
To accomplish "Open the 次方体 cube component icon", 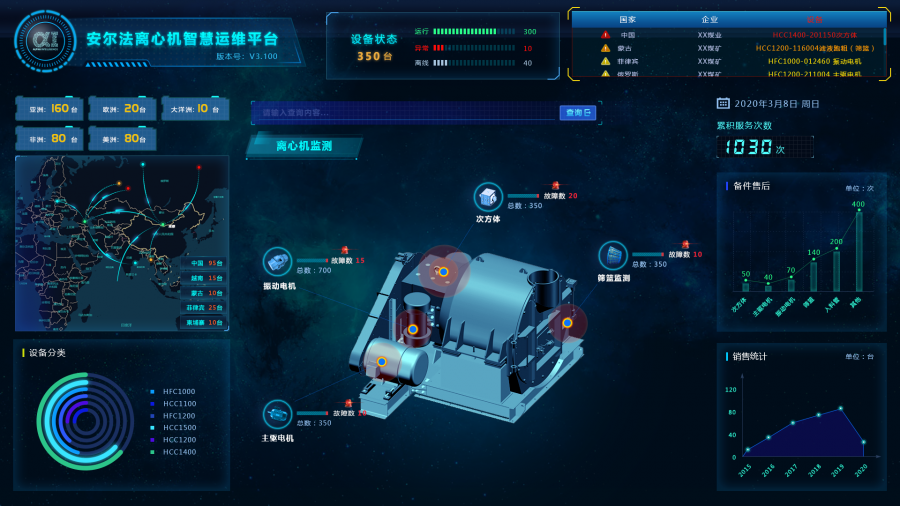I will pos(488,197).
